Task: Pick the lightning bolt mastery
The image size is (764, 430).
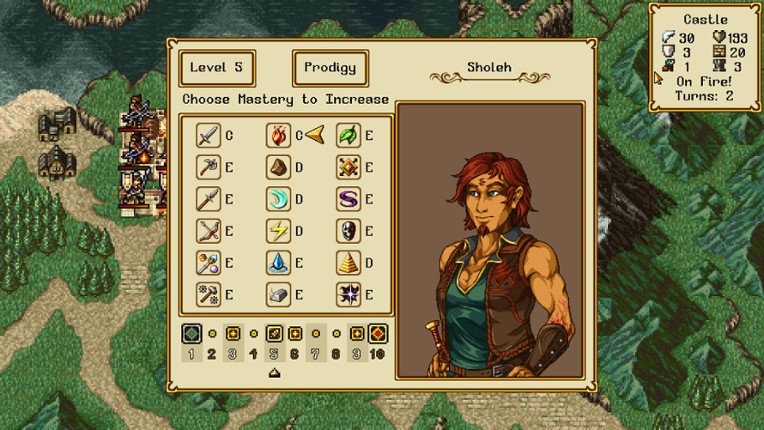Action: 278,231
